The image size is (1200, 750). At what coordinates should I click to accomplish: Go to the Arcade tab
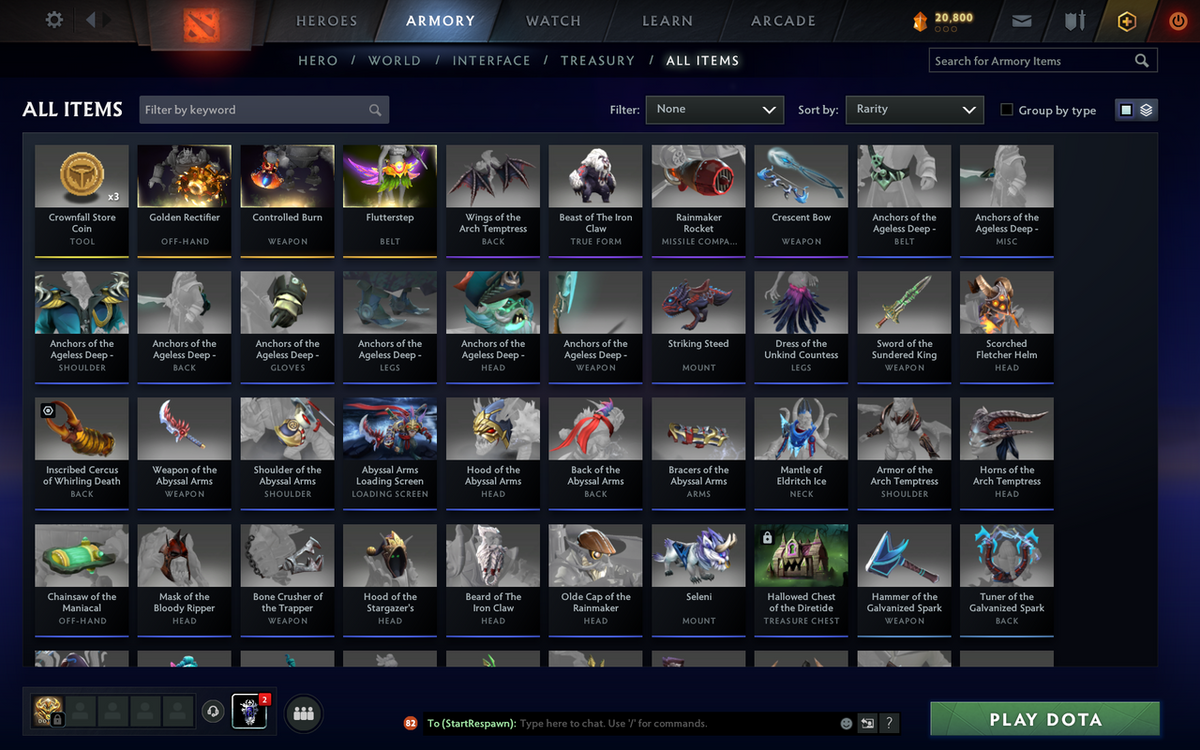tap(783, 21)
